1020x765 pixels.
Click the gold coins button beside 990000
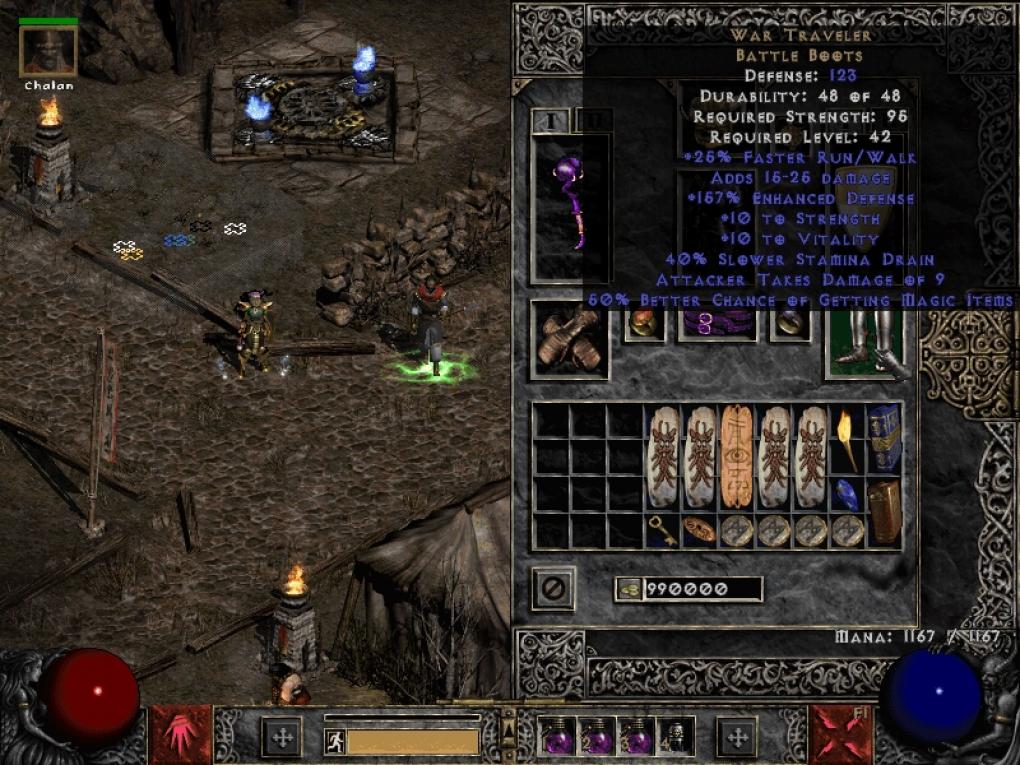pyautogui.click(x=629, y=590)
